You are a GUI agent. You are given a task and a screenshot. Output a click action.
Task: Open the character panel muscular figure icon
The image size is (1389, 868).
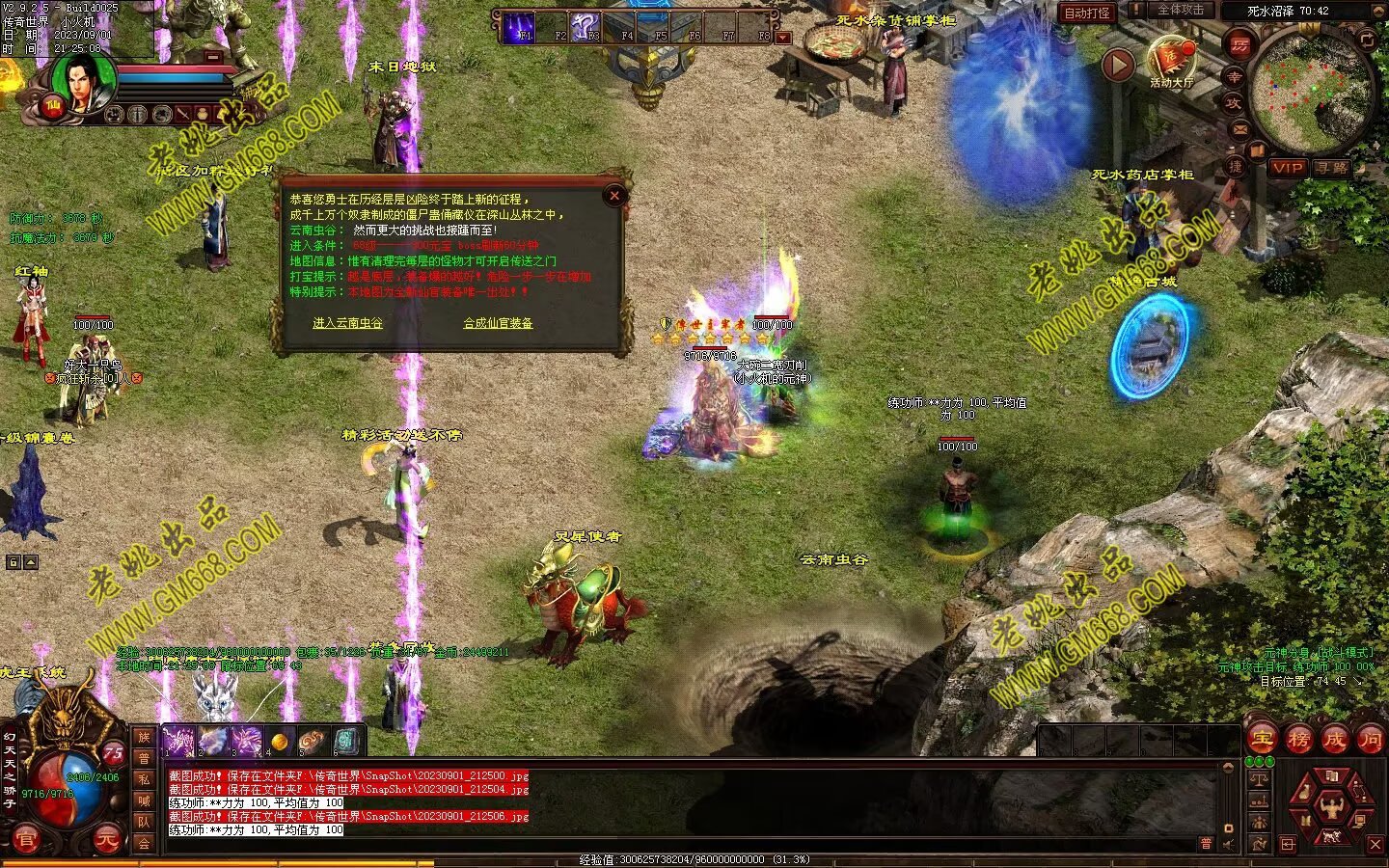pyautogui.click(x=1332, y=806)
